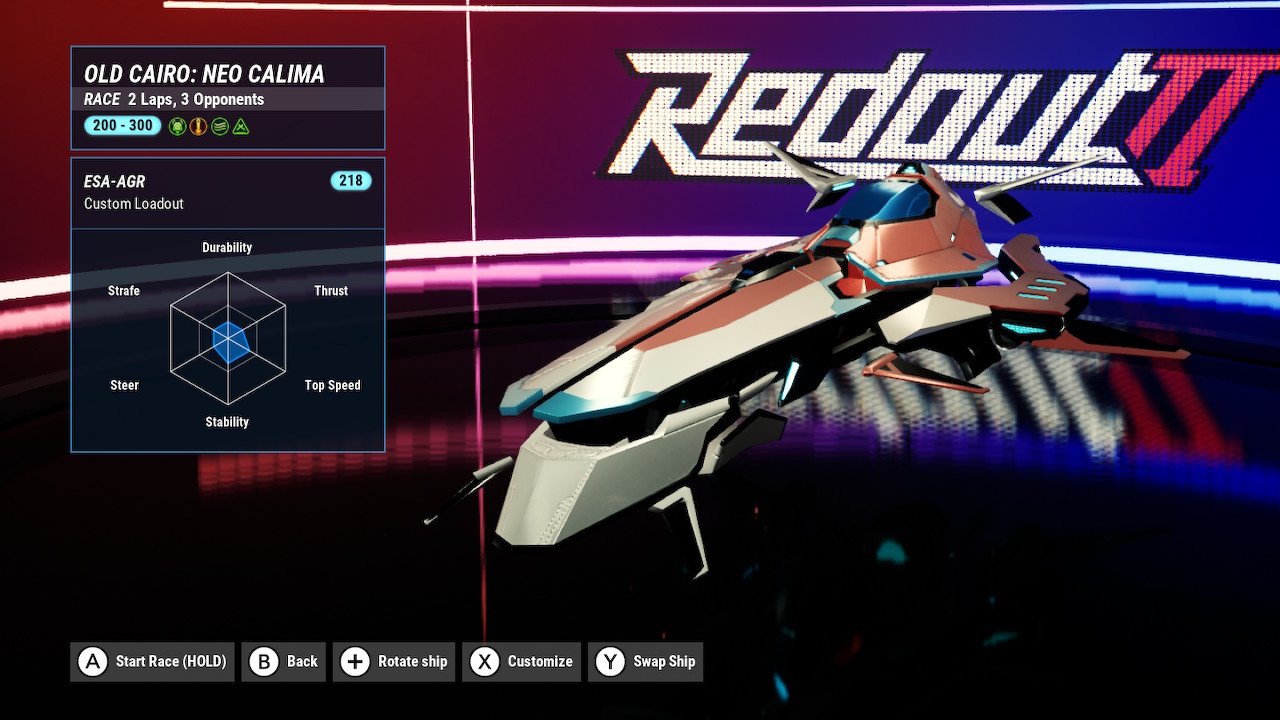Select the 200 - 300 speed class pill
Screen dimensions: 1280x720
tap(122, 125)
